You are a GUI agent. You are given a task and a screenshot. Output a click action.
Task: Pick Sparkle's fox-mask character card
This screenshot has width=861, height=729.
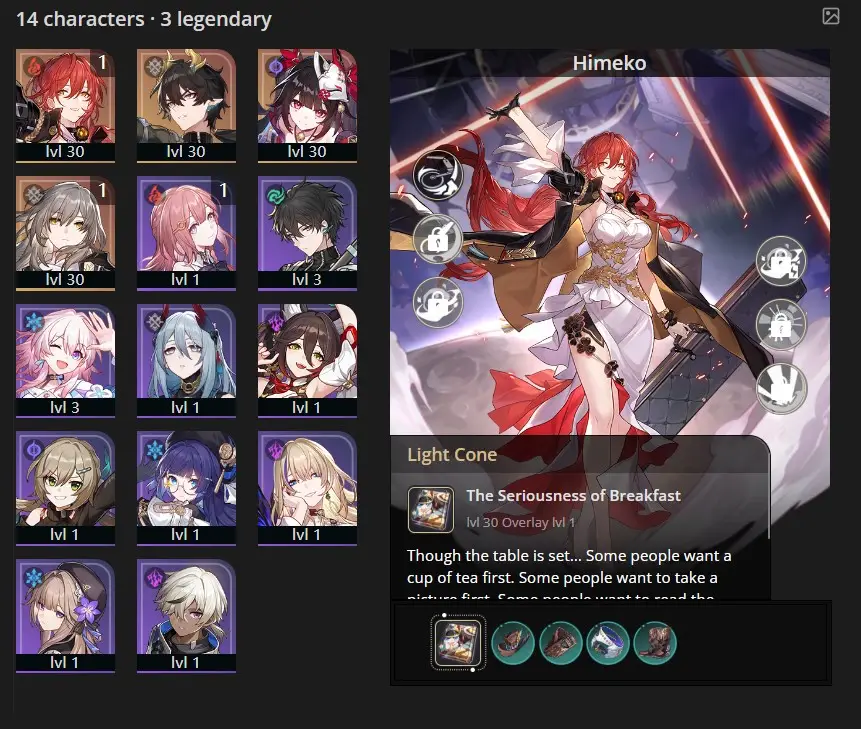(x=307, y=101)
